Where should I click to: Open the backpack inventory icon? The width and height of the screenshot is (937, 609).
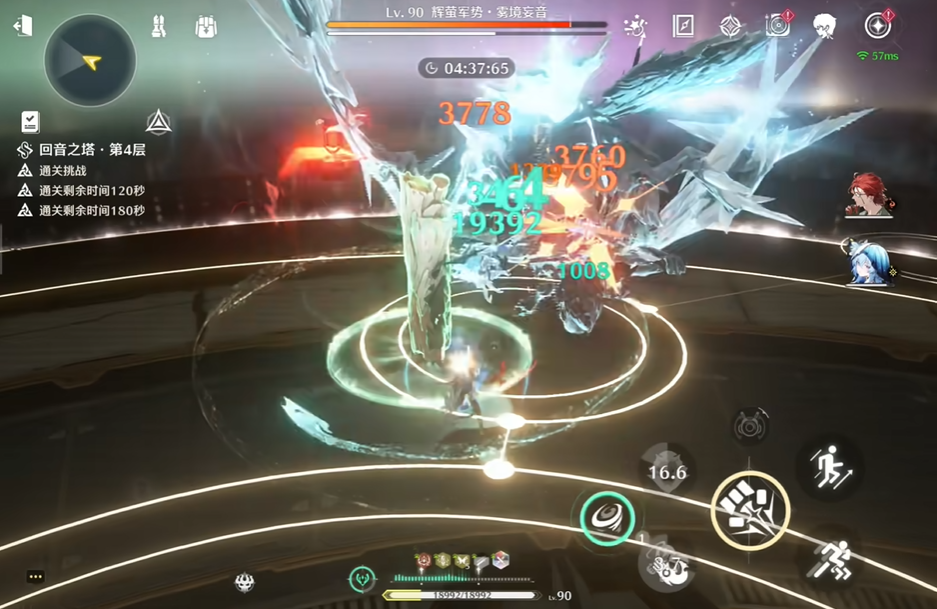[206, 26]
